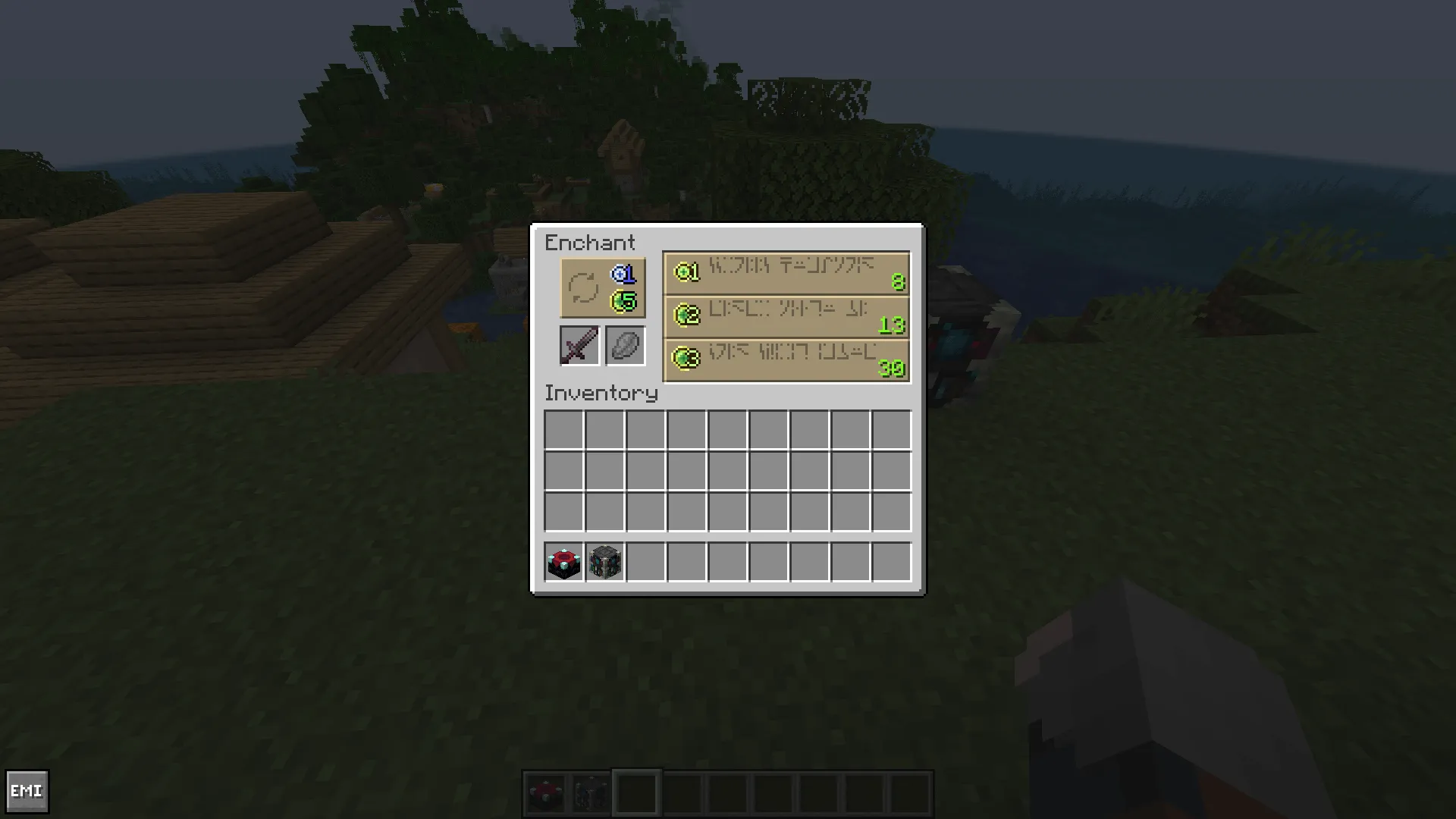Select the red altar block in the hotbar

tap(548, 791)
